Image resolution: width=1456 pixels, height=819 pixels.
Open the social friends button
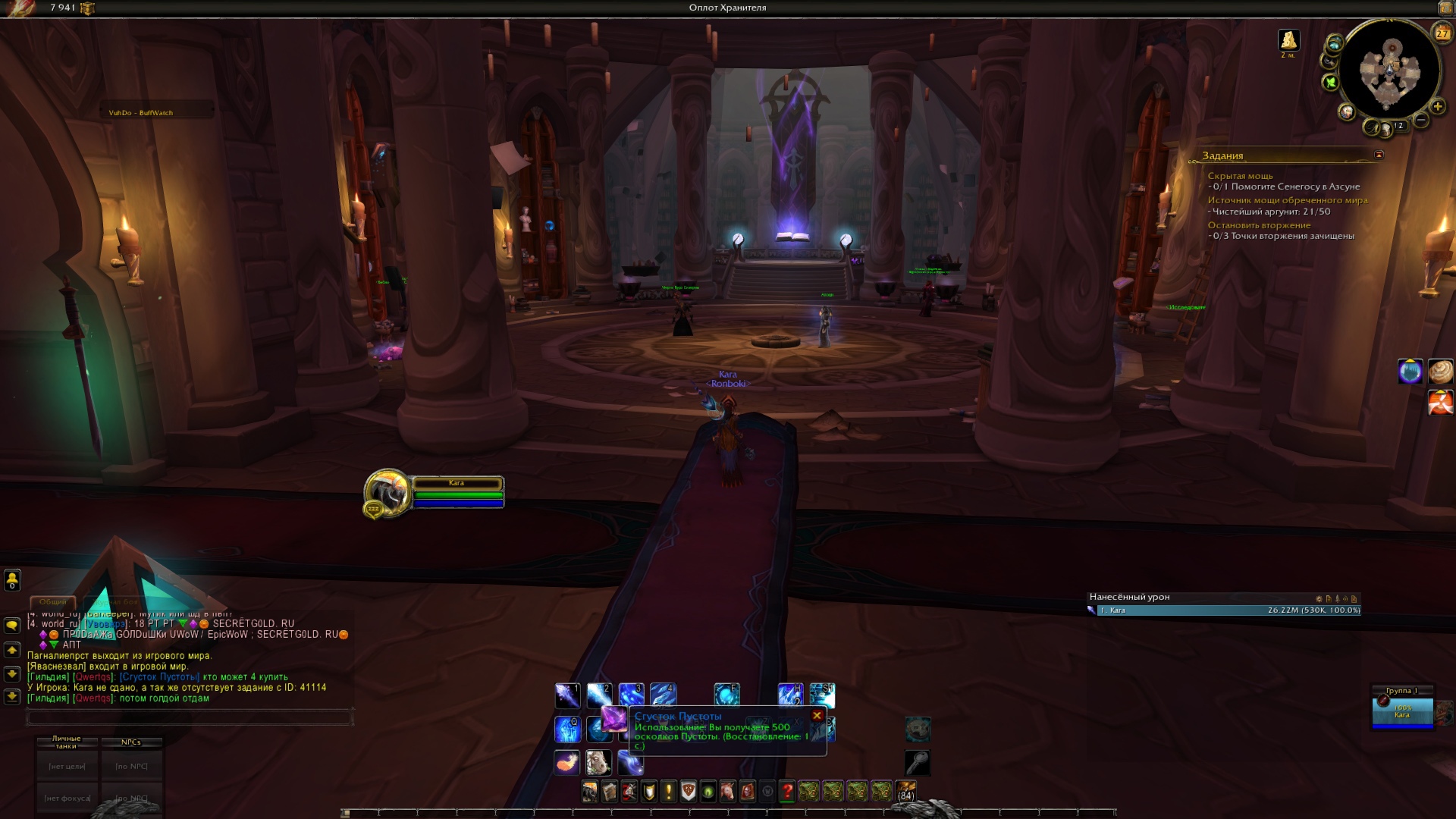tap(12, 580)
